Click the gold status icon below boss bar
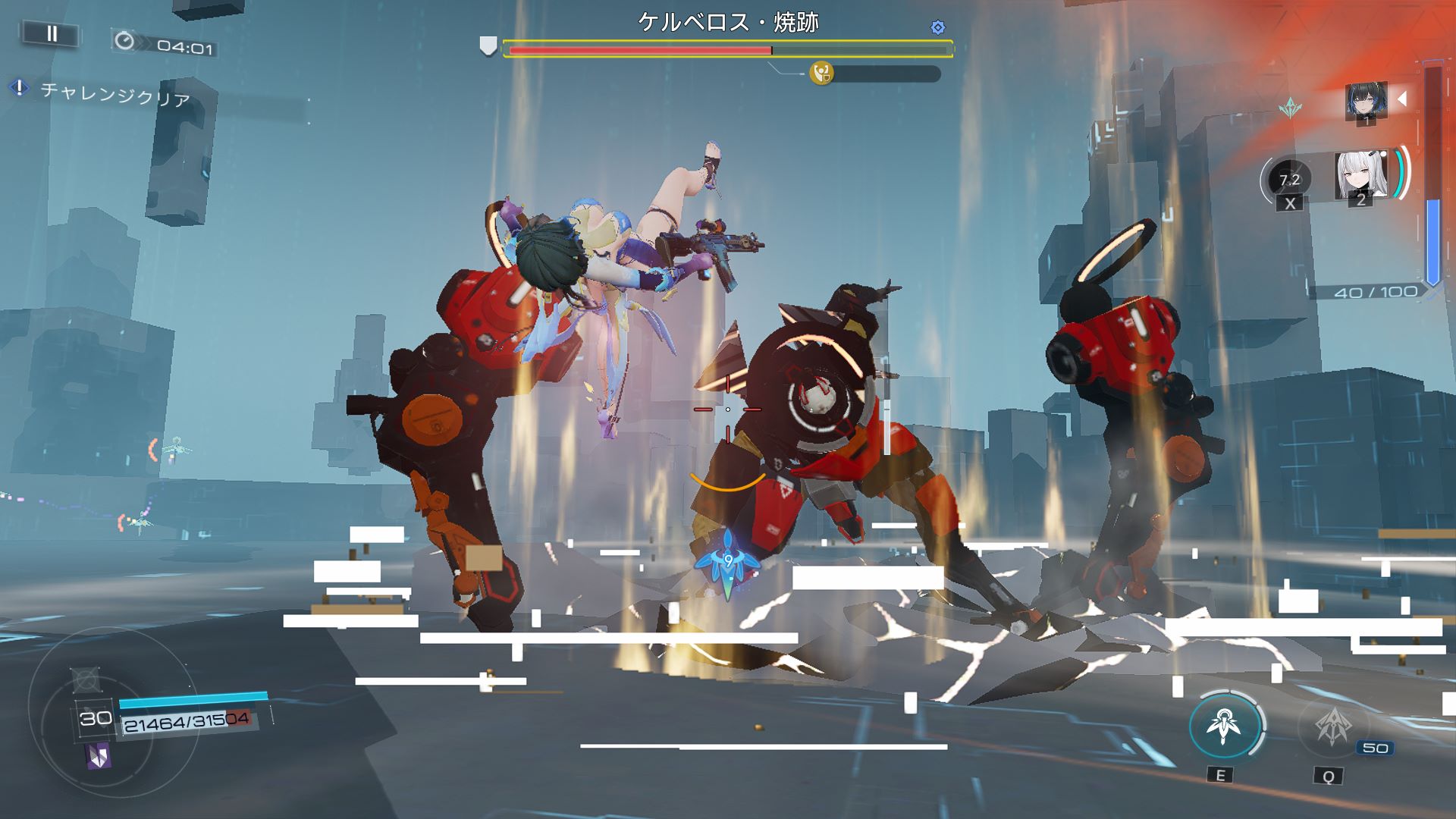Viewport: 1456px width, 819px height. (821, 74)
